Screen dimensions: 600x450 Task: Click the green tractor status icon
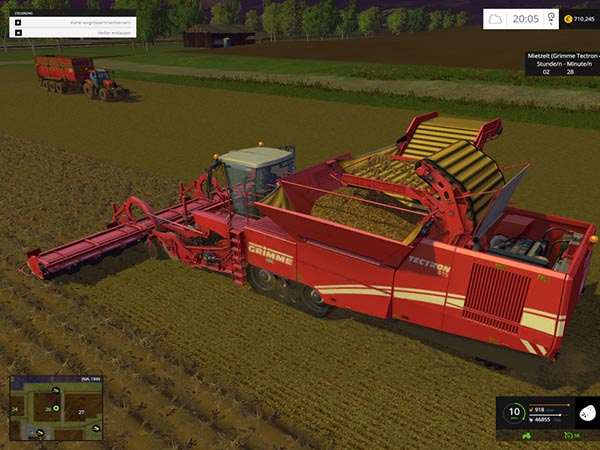(526, 436)
